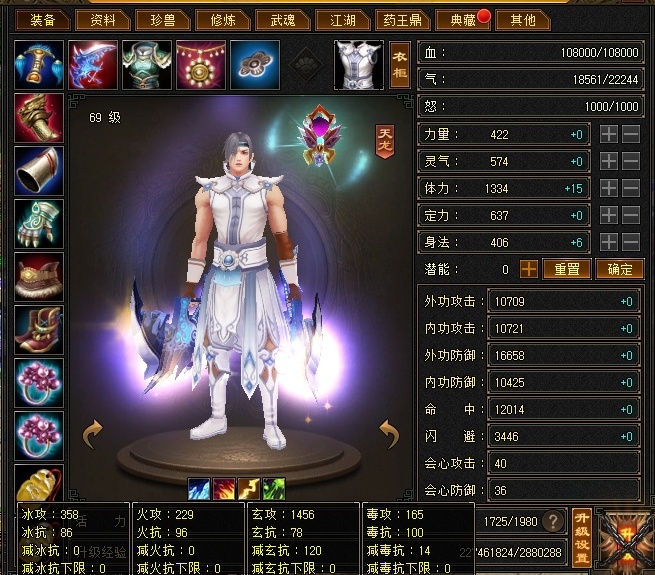This screenshot has height=575, width=655.
Task: Select the 珍兽 tab
Action: pyautogui.click(x=162, y=19)
